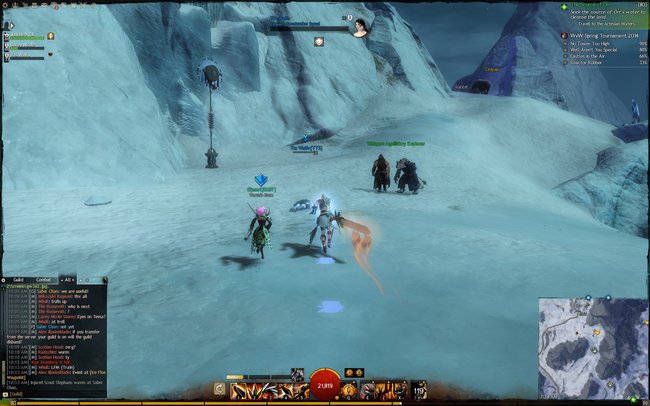
Task: Switch to the Combat chat tab
Action: (x=43, y=279)
